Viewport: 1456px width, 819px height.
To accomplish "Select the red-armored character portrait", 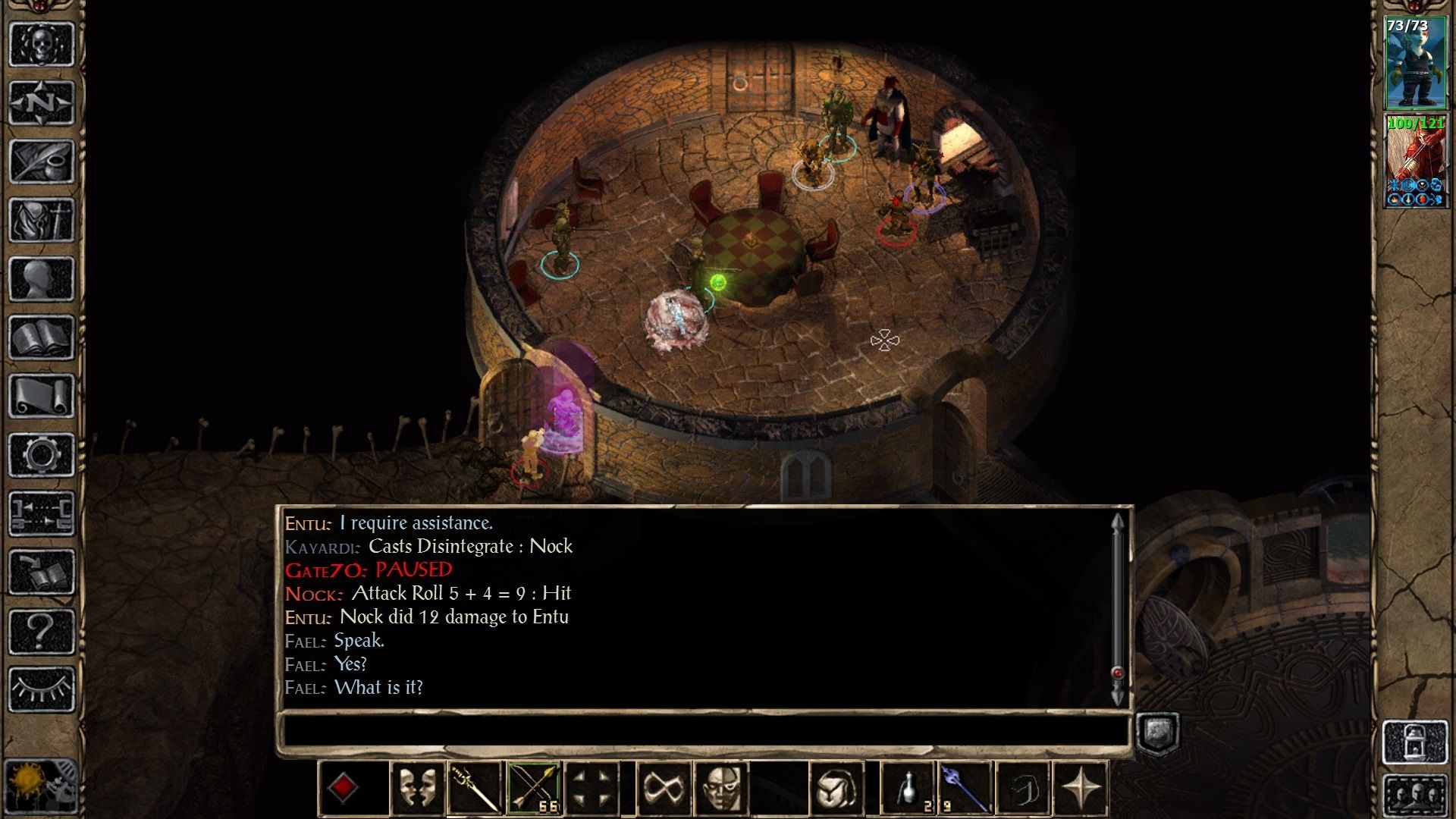I will tap(1415, 161).
